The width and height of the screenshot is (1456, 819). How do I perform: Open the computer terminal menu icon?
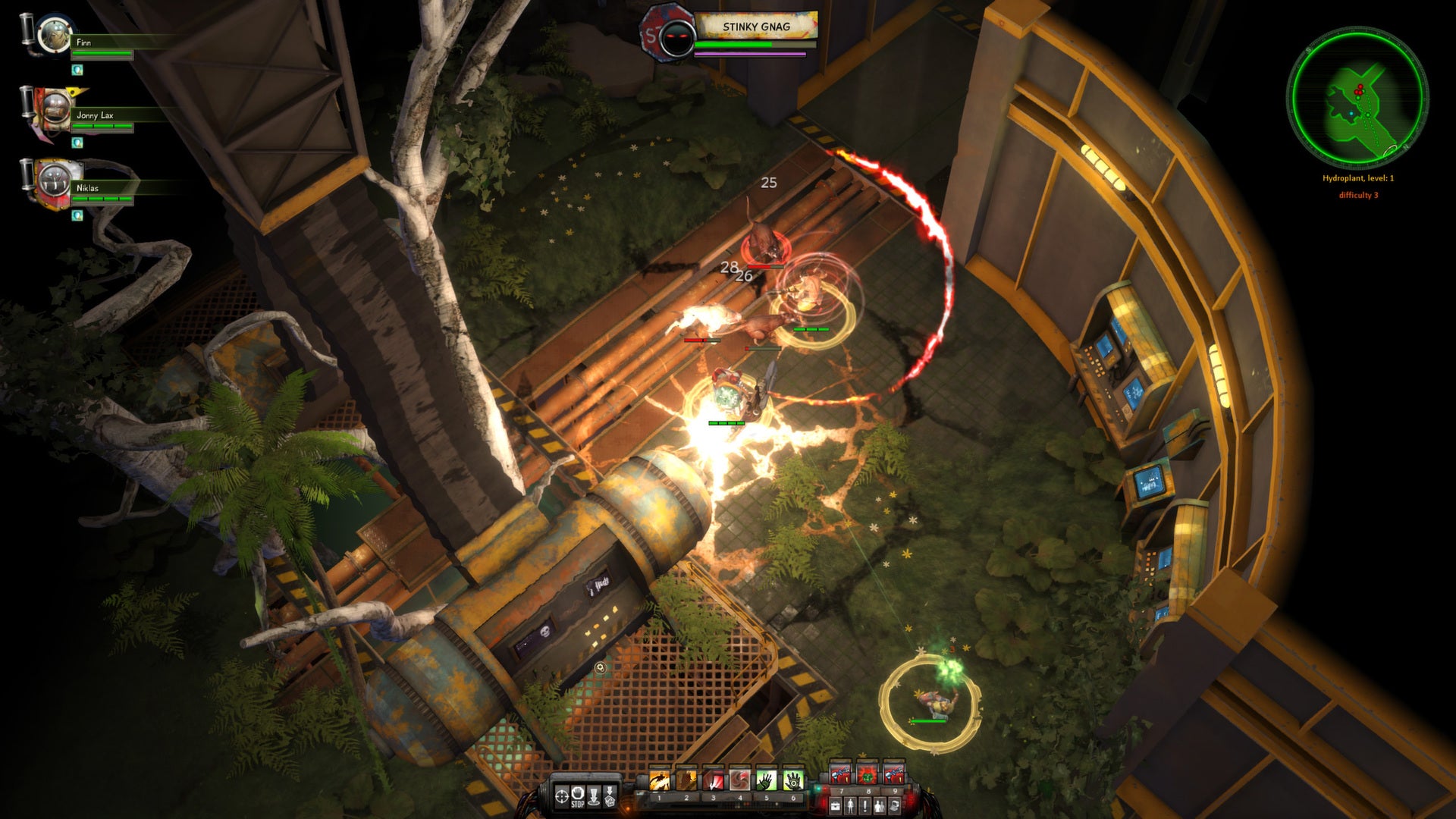point(894,805)
